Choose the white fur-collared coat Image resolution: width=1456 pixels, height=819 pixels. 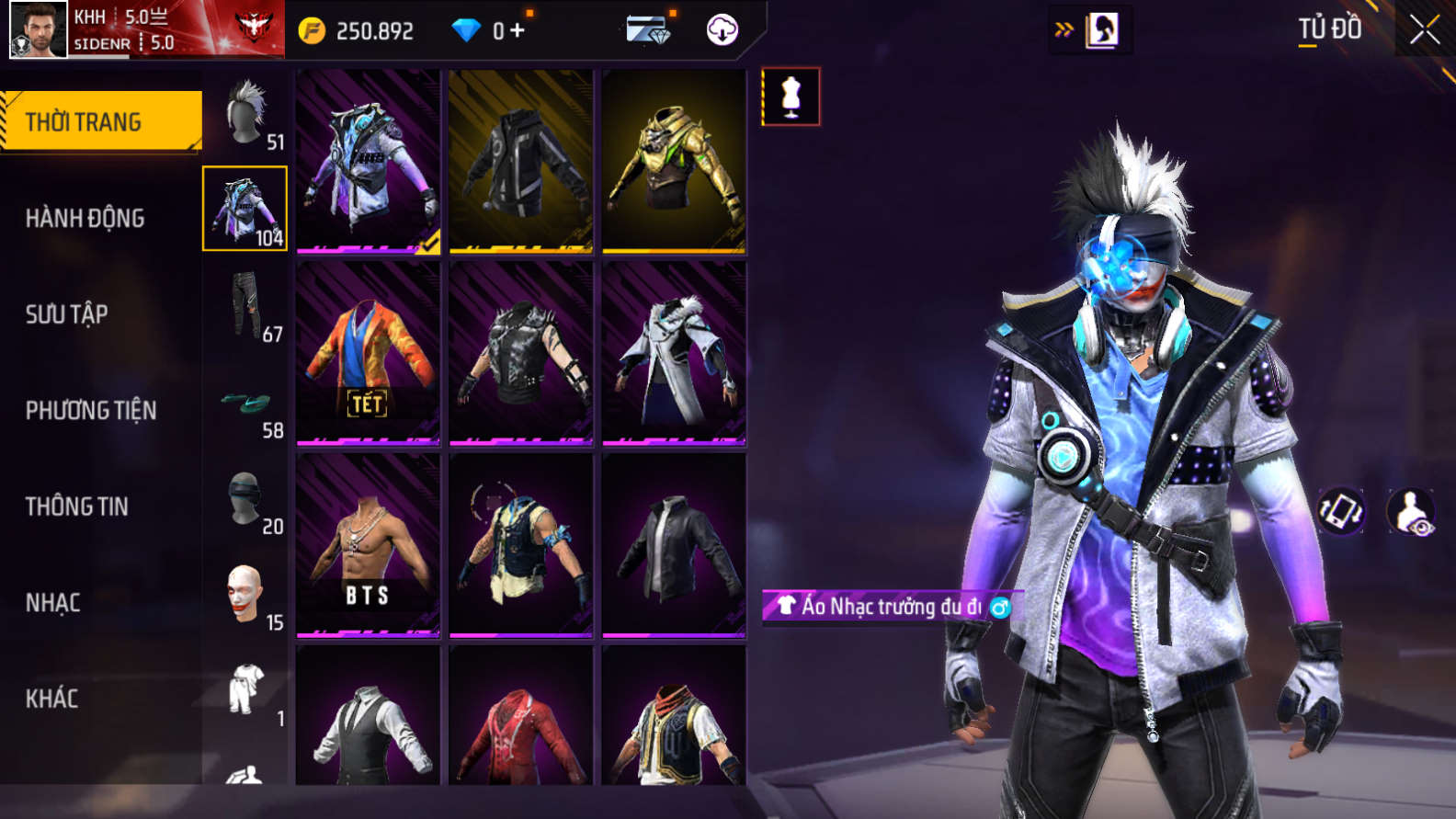click(x=674, y=354)
